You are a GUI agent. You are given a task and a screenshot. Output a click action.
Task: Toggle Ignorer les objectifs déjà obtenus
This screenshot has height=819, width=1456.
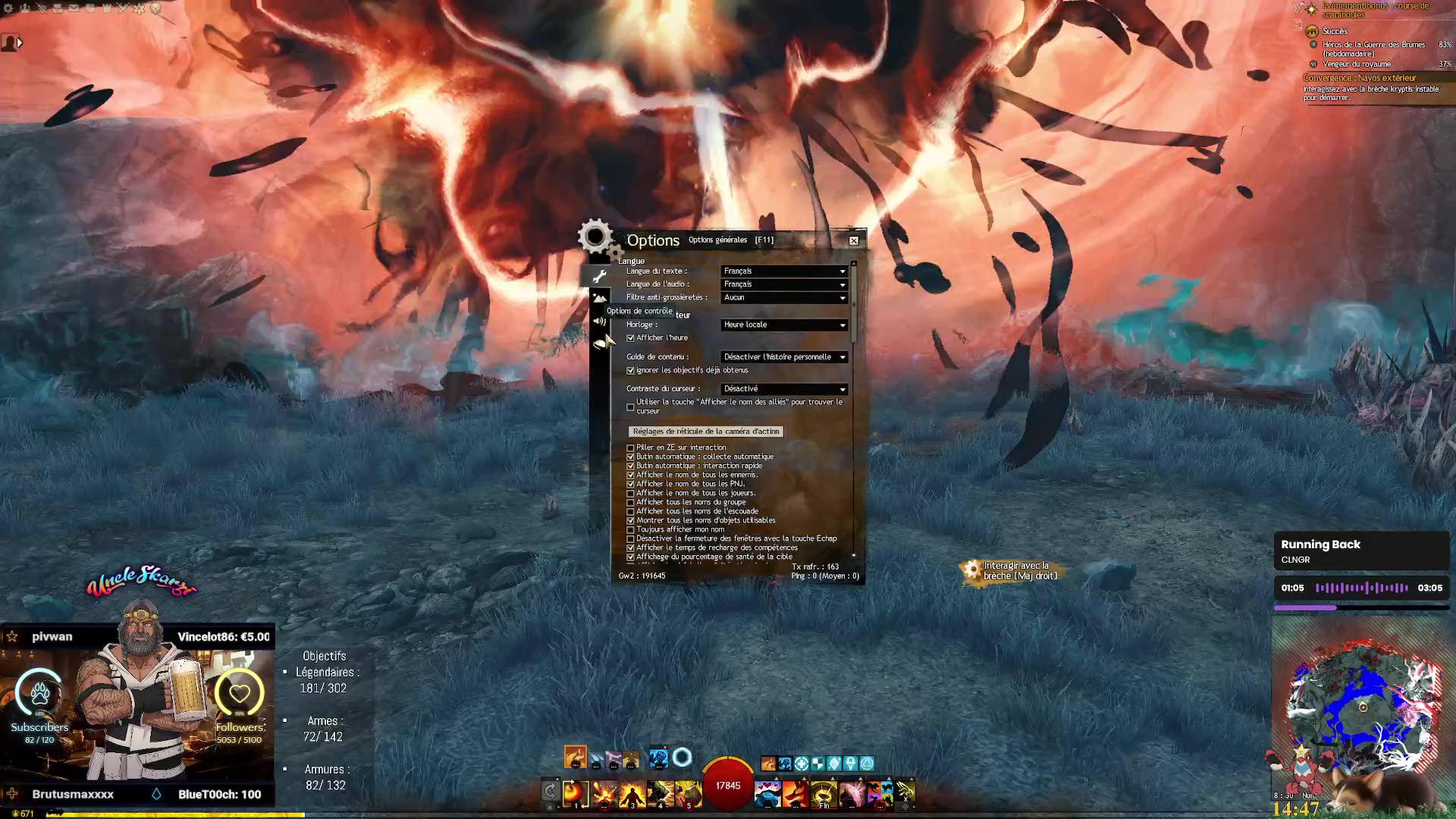pos(631,371)
